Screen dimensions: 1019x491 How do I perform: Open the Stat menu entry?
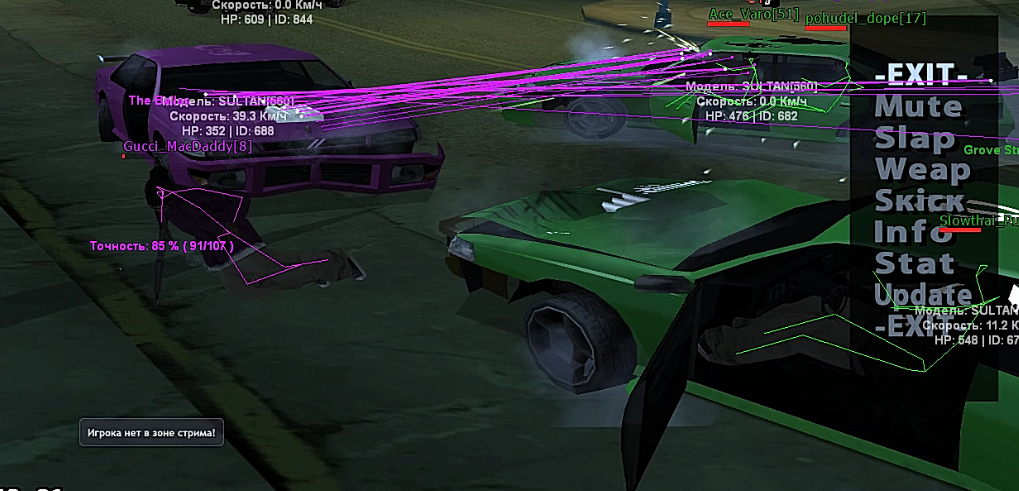pyautogui.click(x=914, y=263)
